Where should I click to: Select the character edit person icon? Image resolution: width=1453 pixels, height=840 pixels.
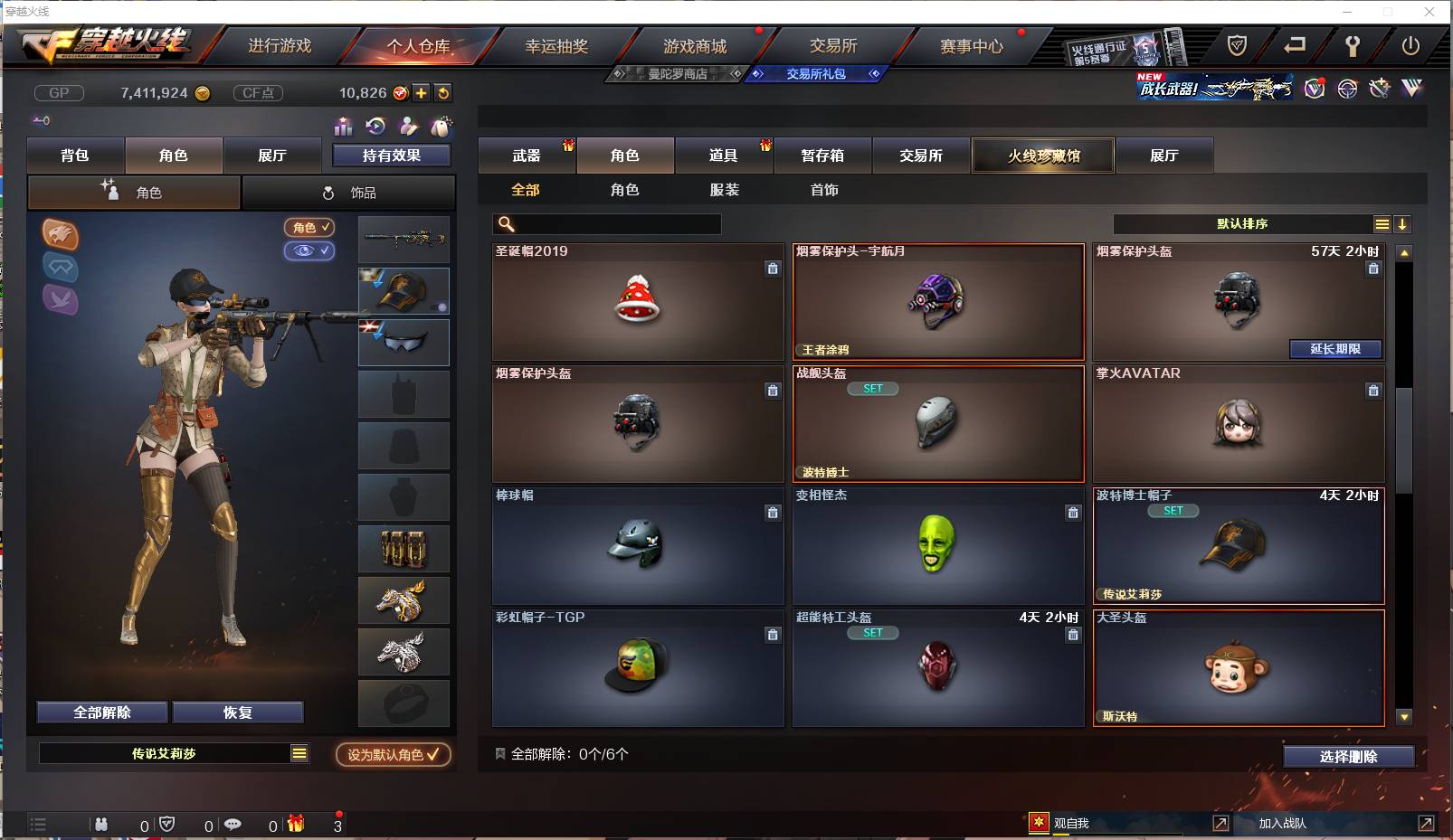(x=407, y=127)
